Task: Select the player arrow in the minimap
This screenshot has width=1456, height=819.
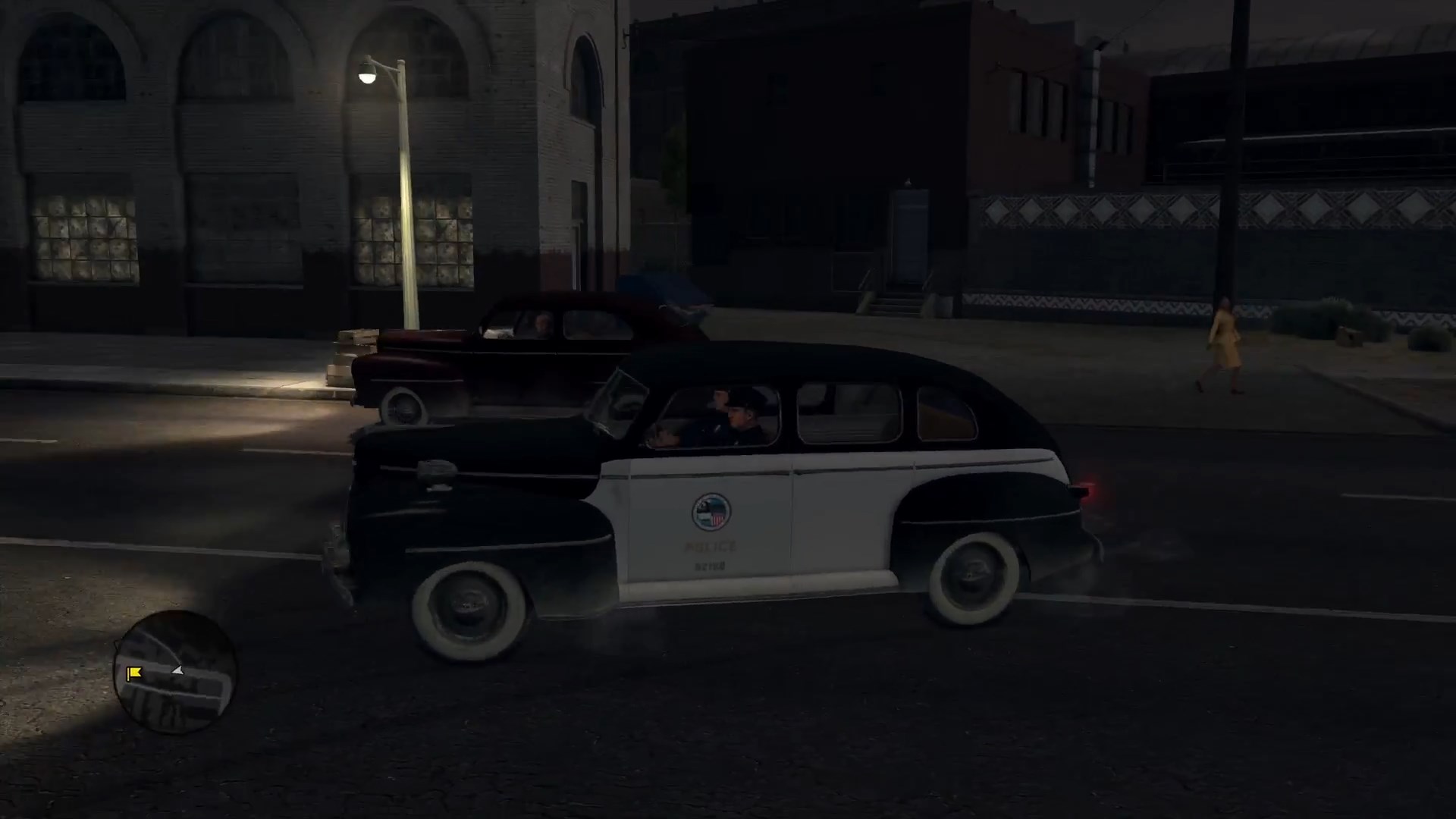Action: click(x=177, y=670)
